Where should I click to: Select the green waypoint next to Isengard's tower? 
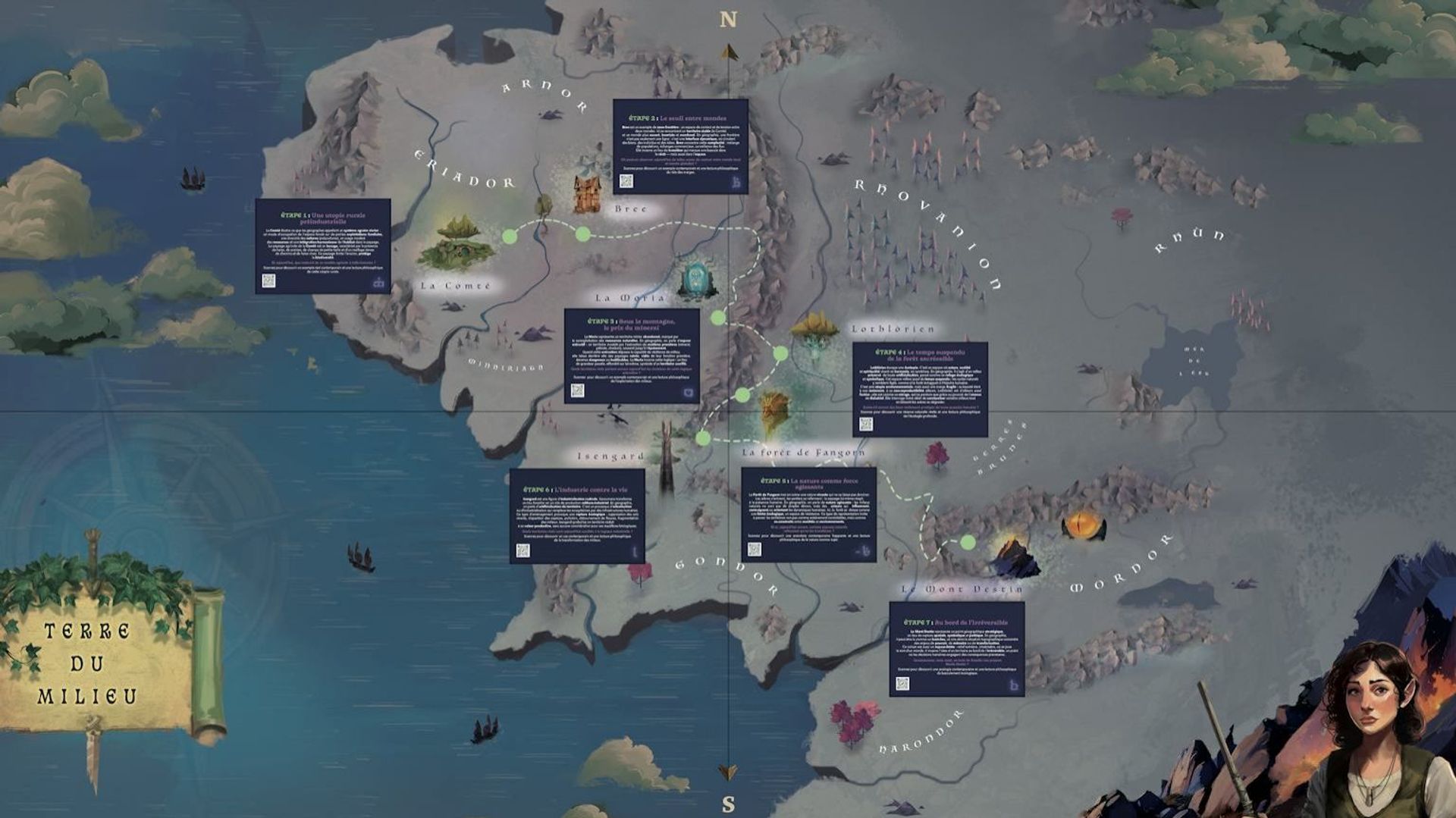coord(703,437)
